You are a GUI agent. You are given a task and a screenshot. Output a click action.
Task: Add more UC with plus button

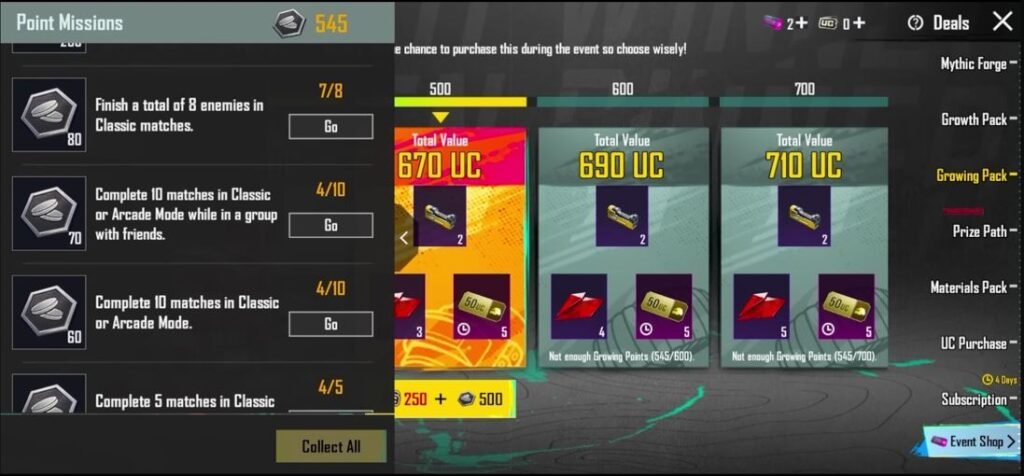coord(859,23)
